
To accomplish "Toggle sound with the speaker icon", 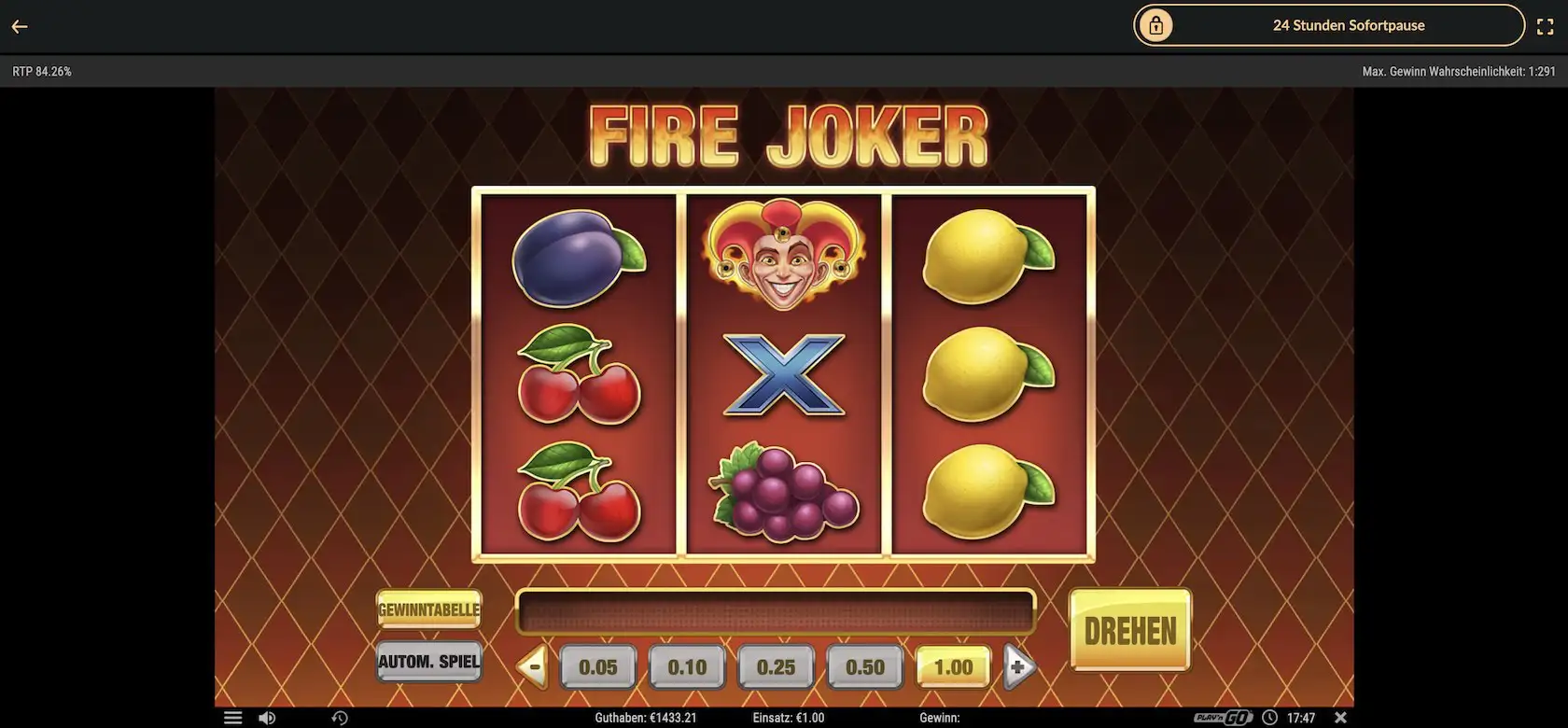I will 267,718.
